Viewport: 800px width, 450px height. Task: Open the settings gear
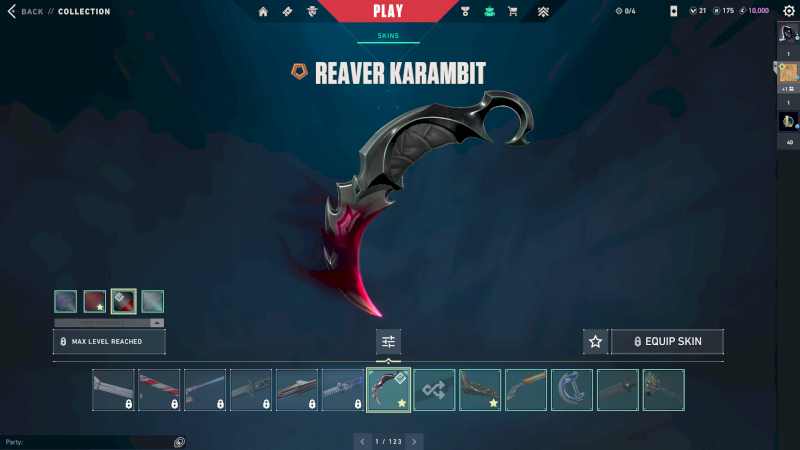(788, 11)
